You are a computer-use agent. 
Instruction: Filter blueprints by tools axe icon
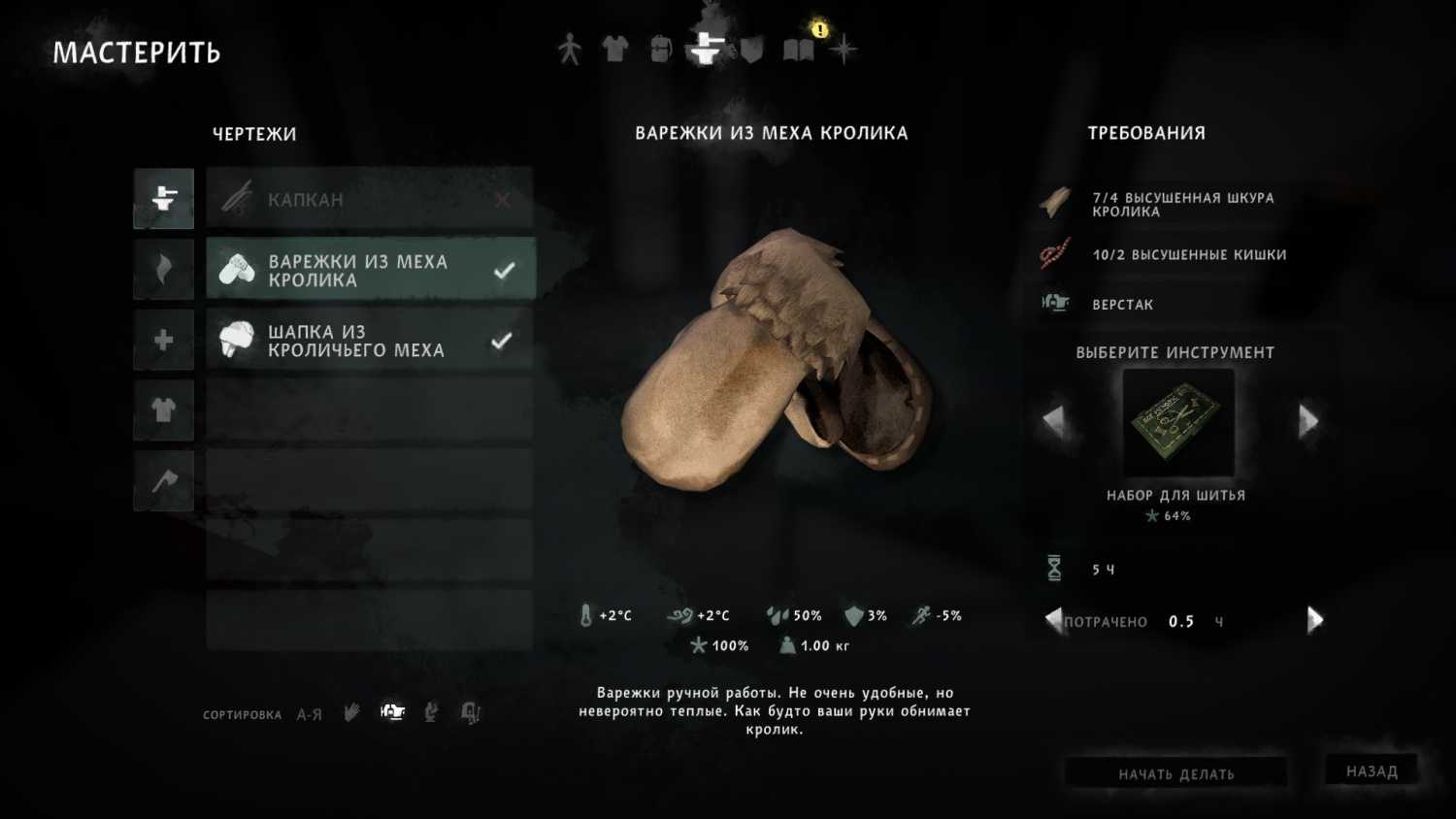click(x=163, y=480)
